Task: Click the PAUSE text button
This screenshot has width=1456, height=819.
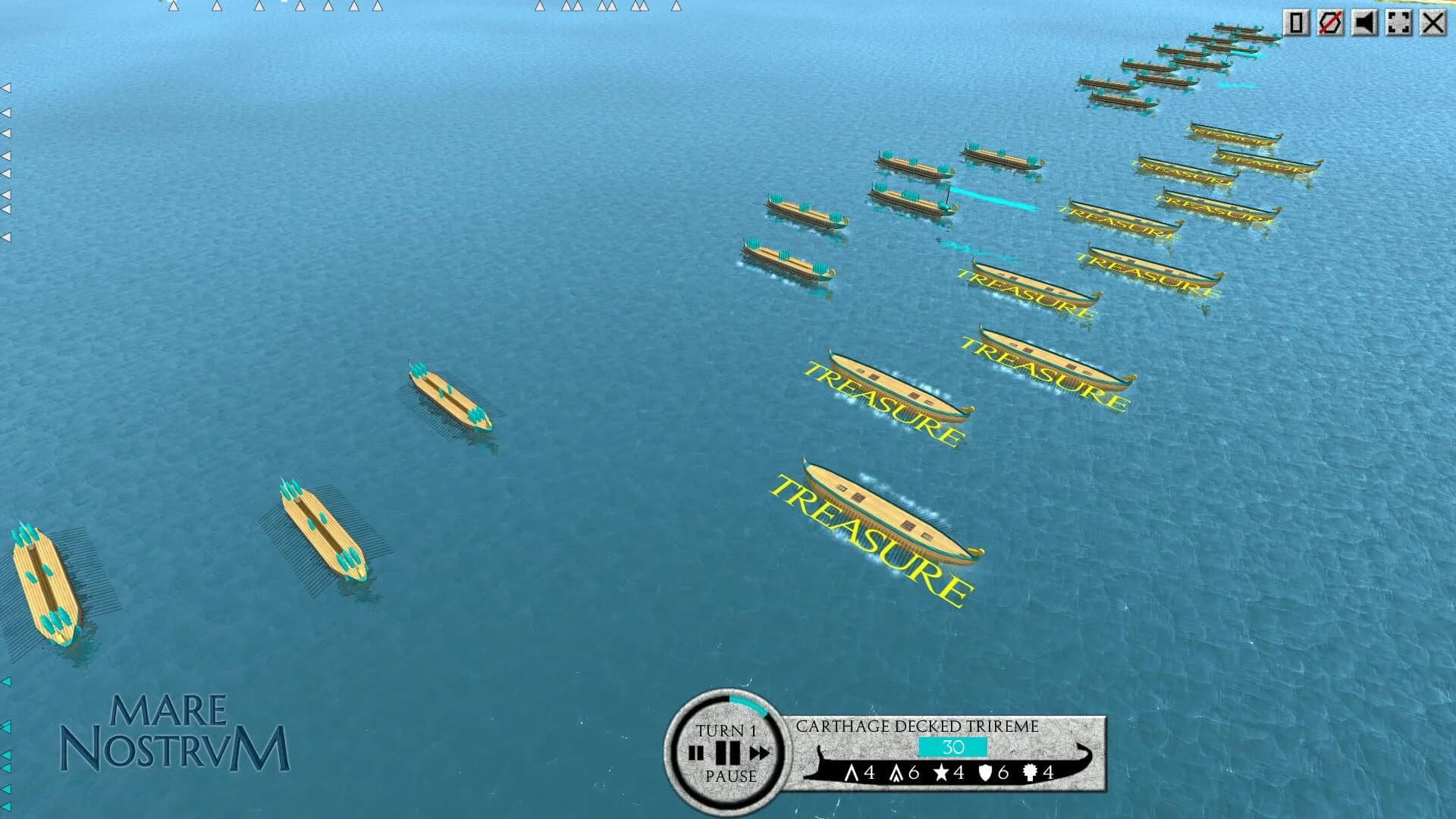Action: point(730,777)
